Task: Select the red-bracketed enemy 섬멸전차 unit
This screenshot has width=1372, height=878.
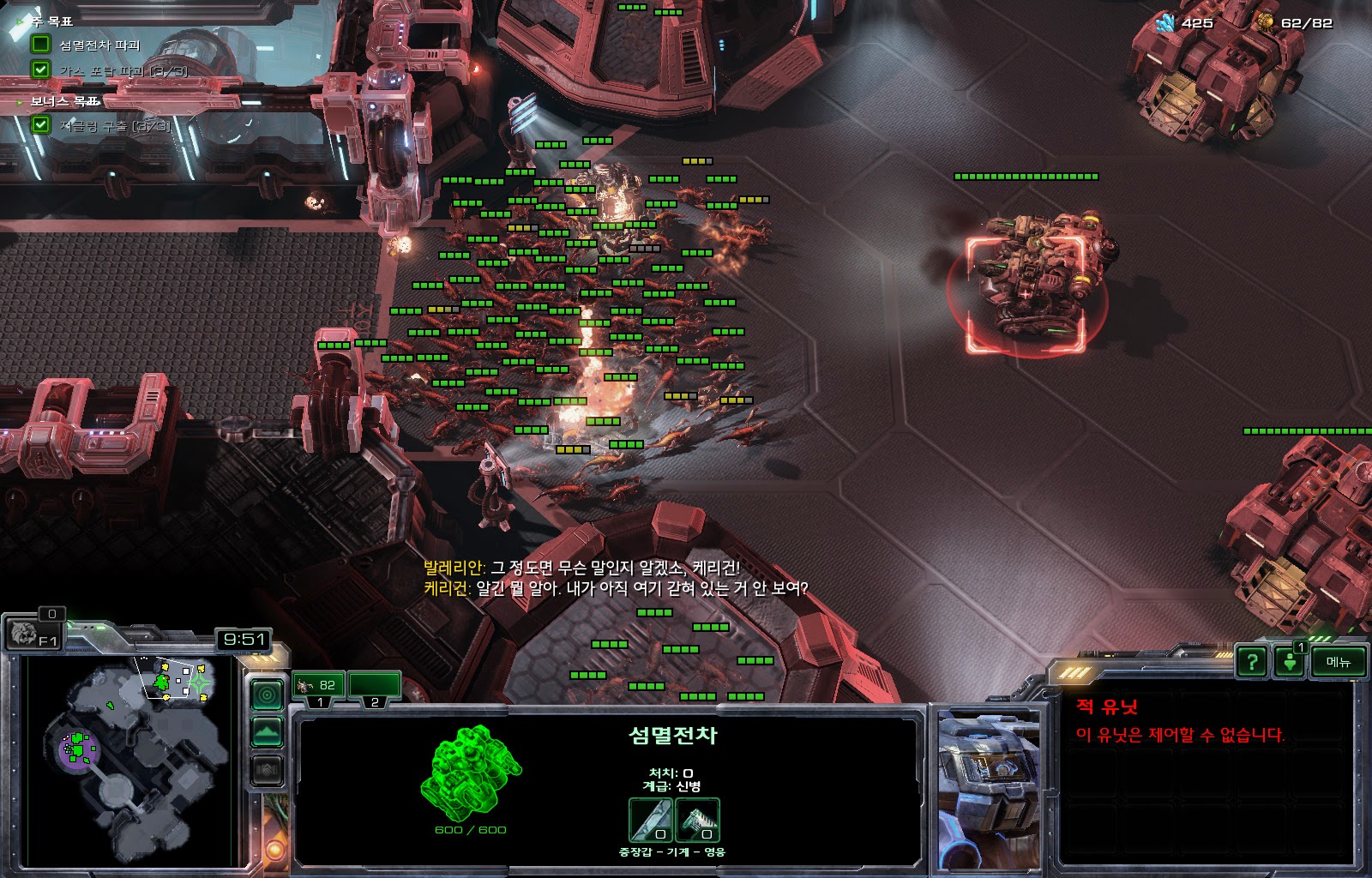Action: click(x=1026, y=287)
